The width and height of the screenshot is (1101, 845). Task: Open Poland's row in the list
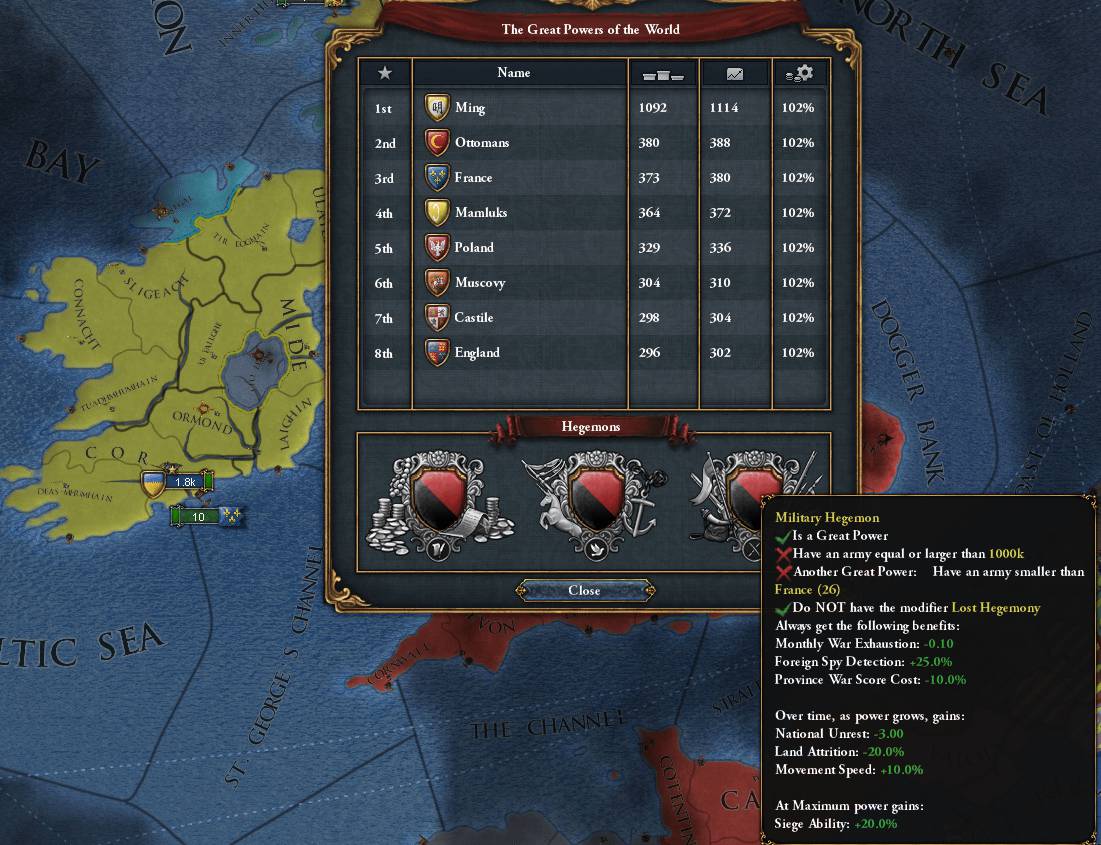pyautogui.click(x=474, y=248)
